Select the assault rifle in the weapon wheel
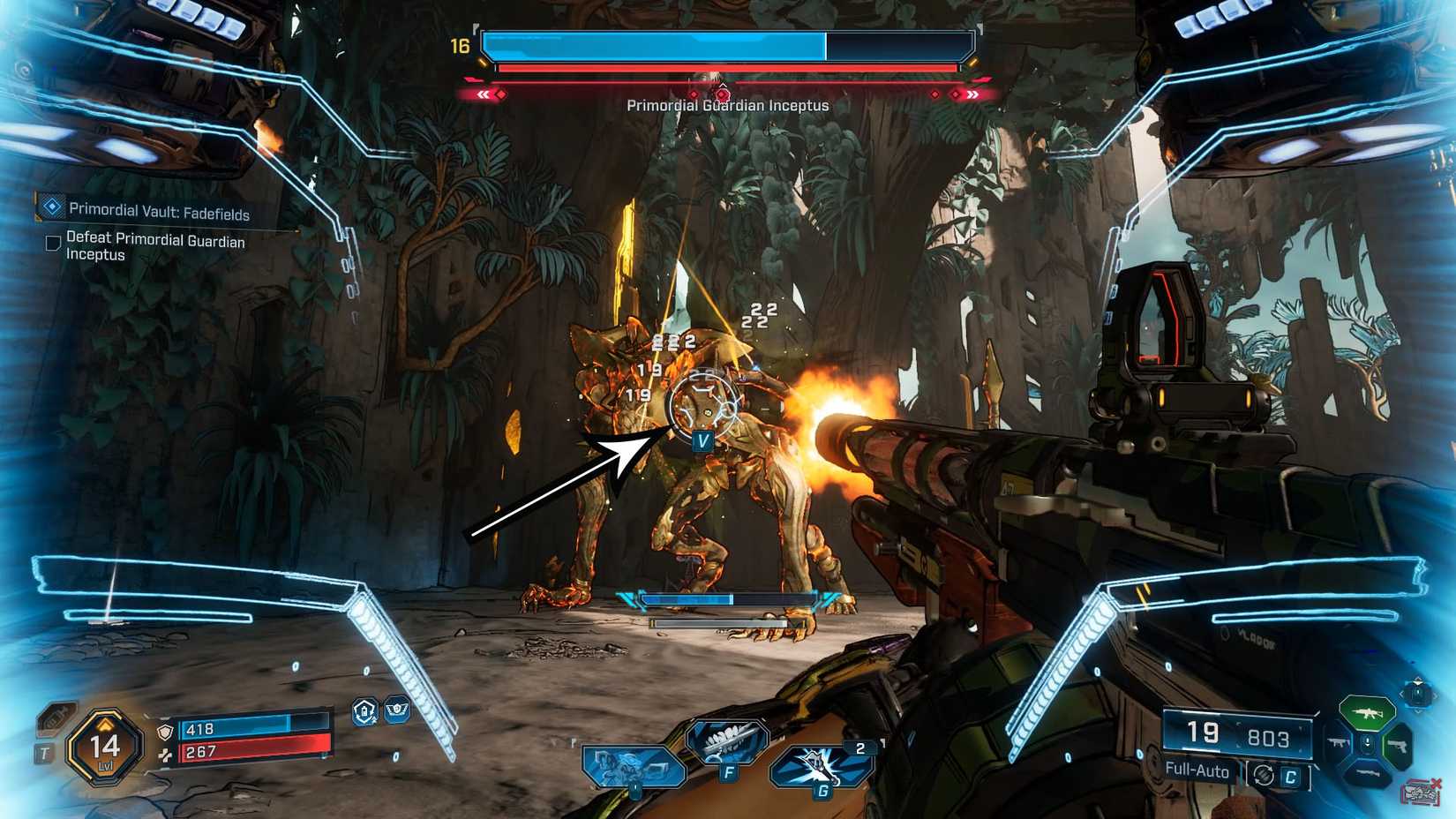 [x=1367, y=712]
